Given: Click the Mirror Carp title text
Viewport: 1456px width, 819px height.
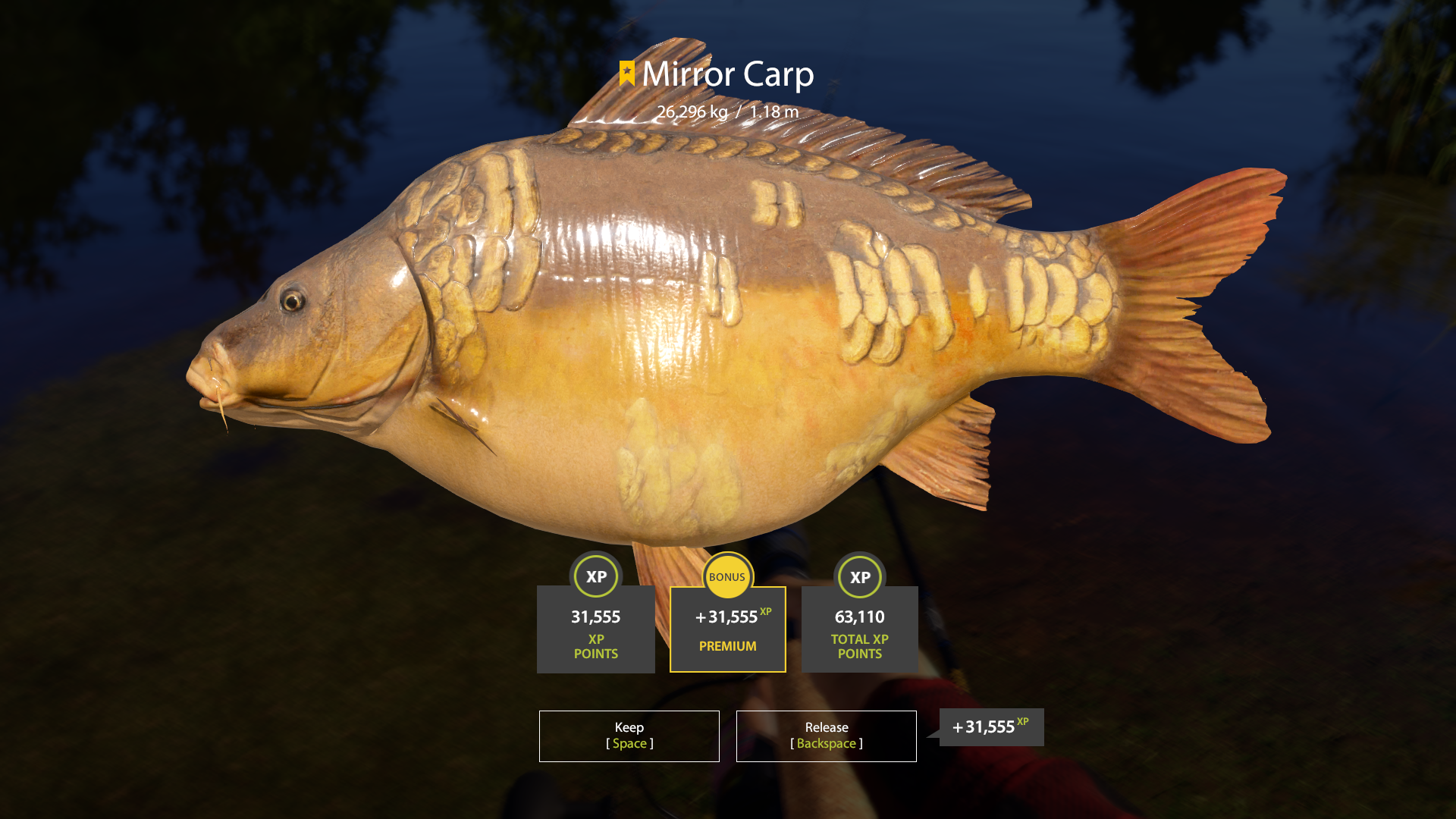Looking at the screenshot, I should point(728,76).
